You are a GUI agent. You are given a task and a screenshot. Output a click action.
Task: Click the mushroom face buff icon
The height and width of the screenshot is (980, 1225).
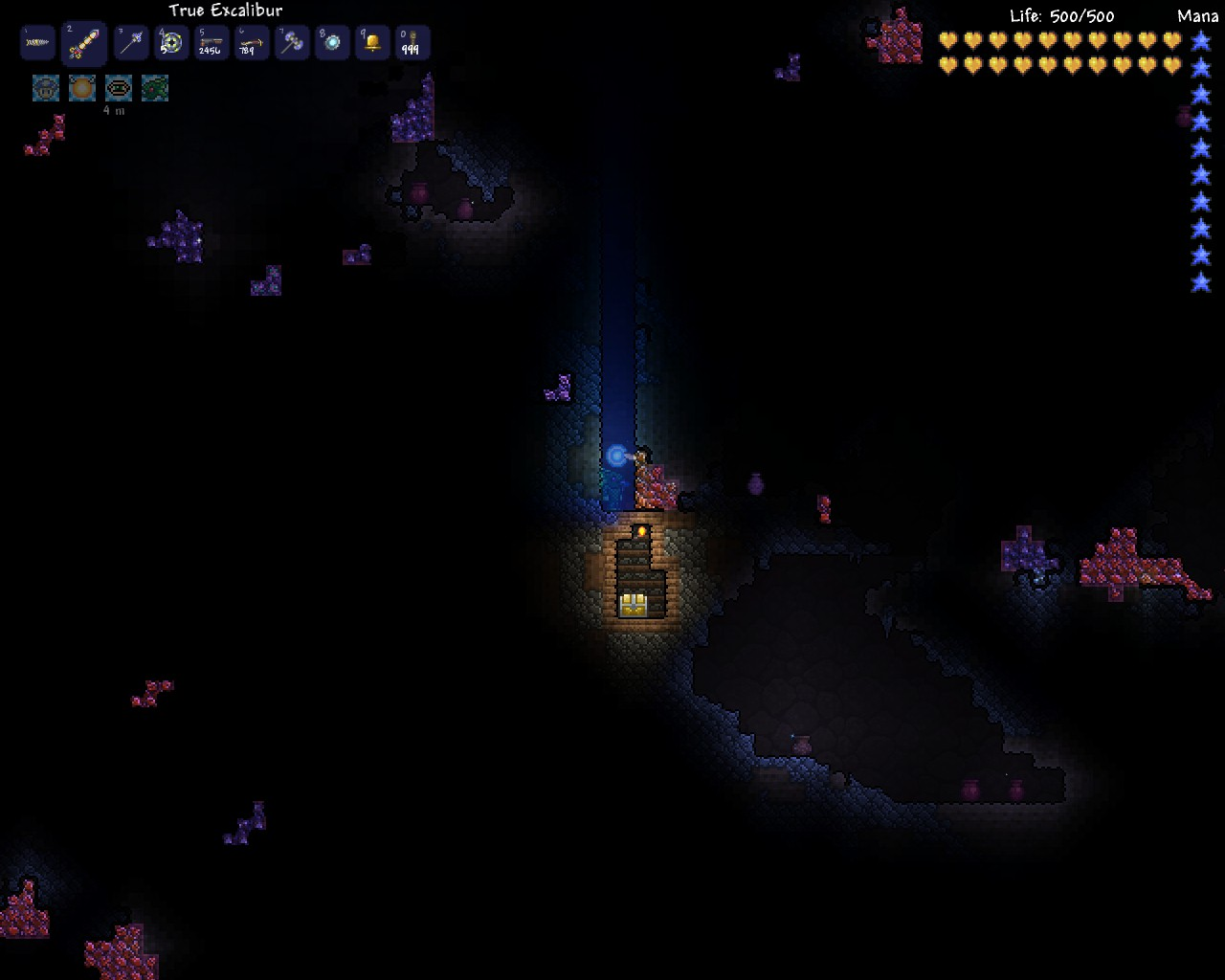(46, 88)
